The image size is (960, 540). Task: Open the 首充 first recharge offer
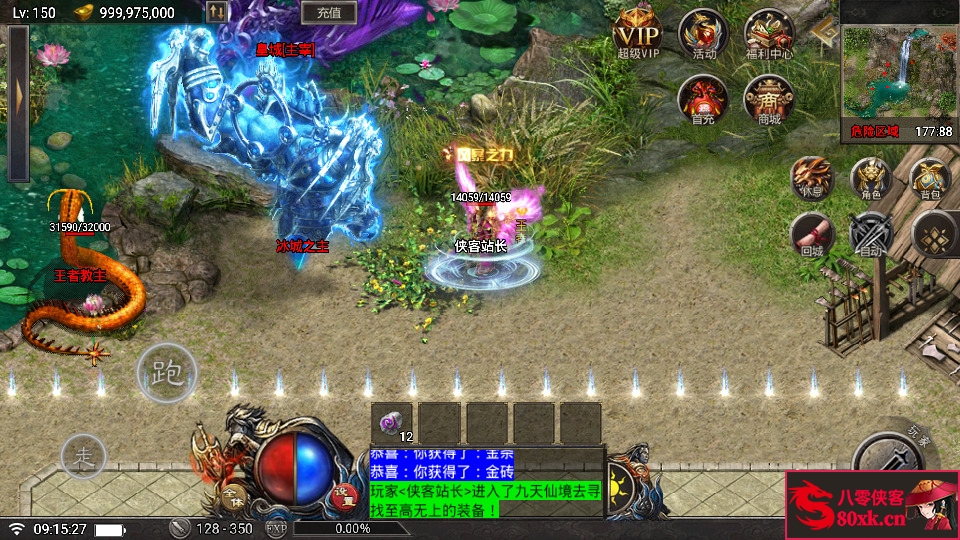[x=703, y=98]
